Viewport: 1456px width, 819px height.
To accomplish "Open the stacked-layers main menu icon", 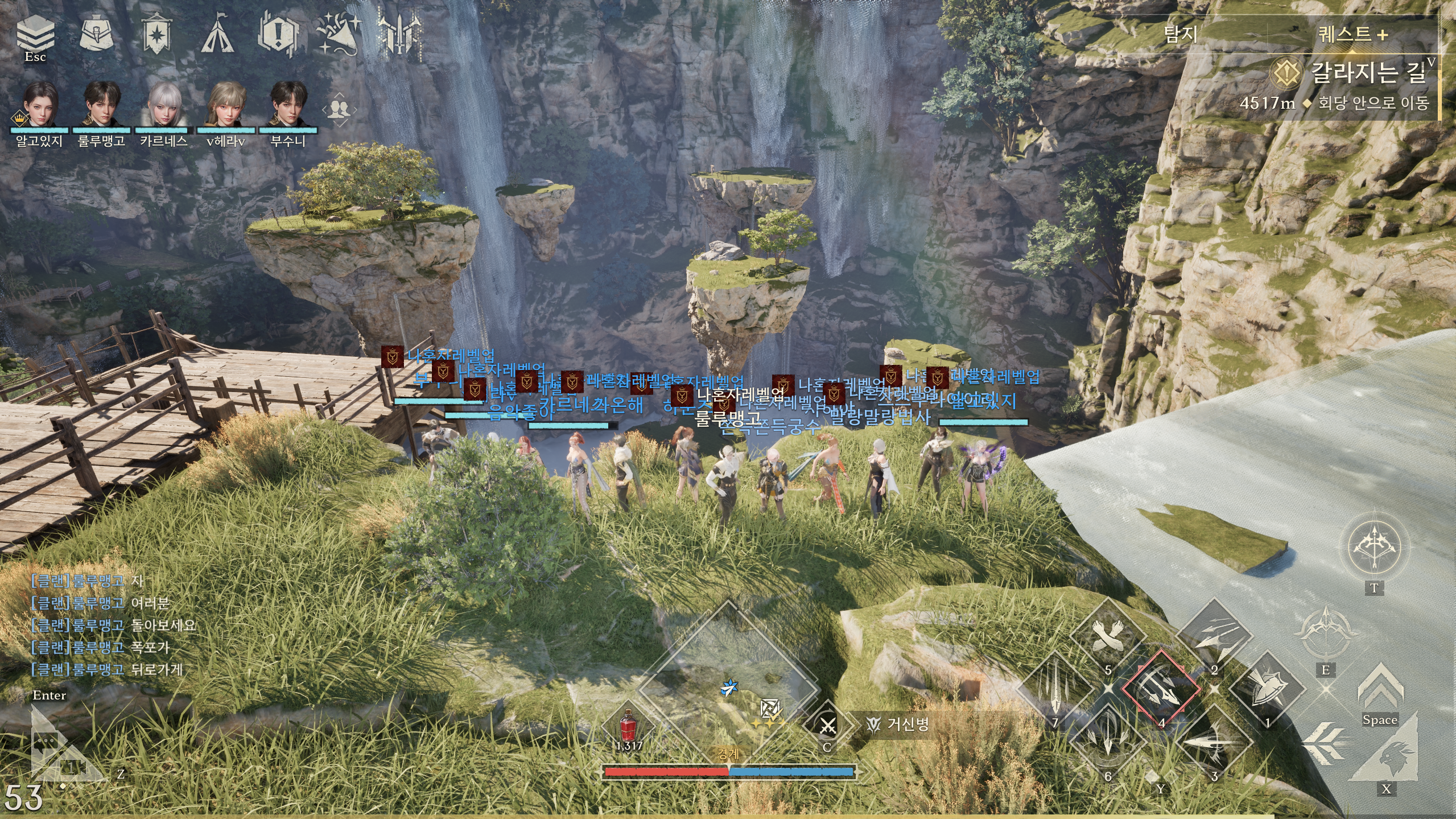I will (35, 33).
